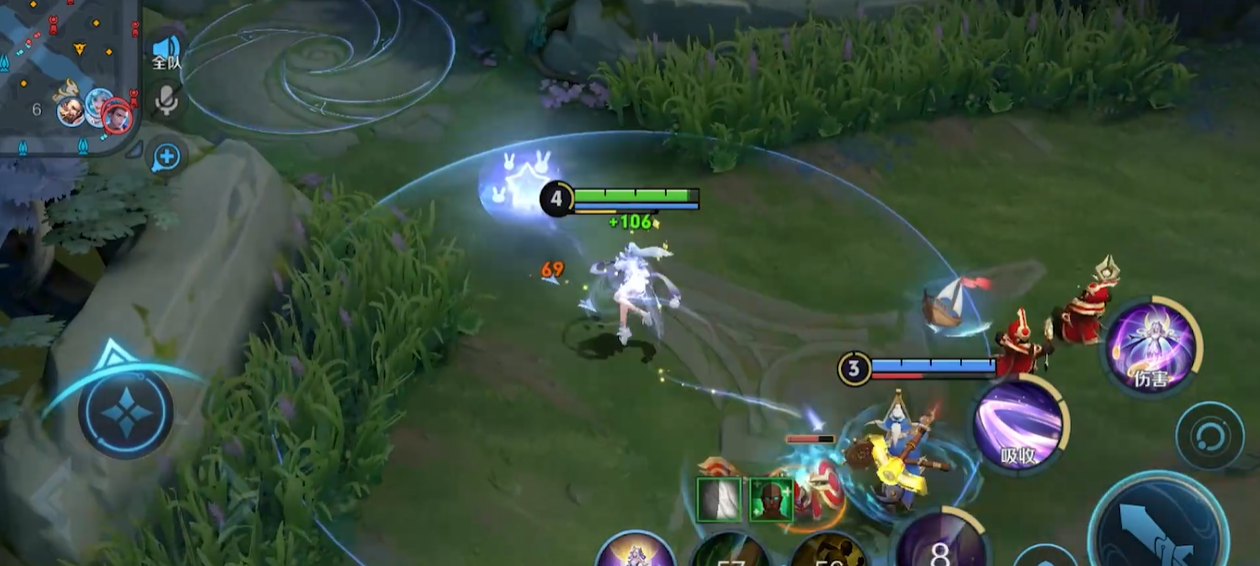
Task: Click the white flag green-bordered icon
Action: 719,499
